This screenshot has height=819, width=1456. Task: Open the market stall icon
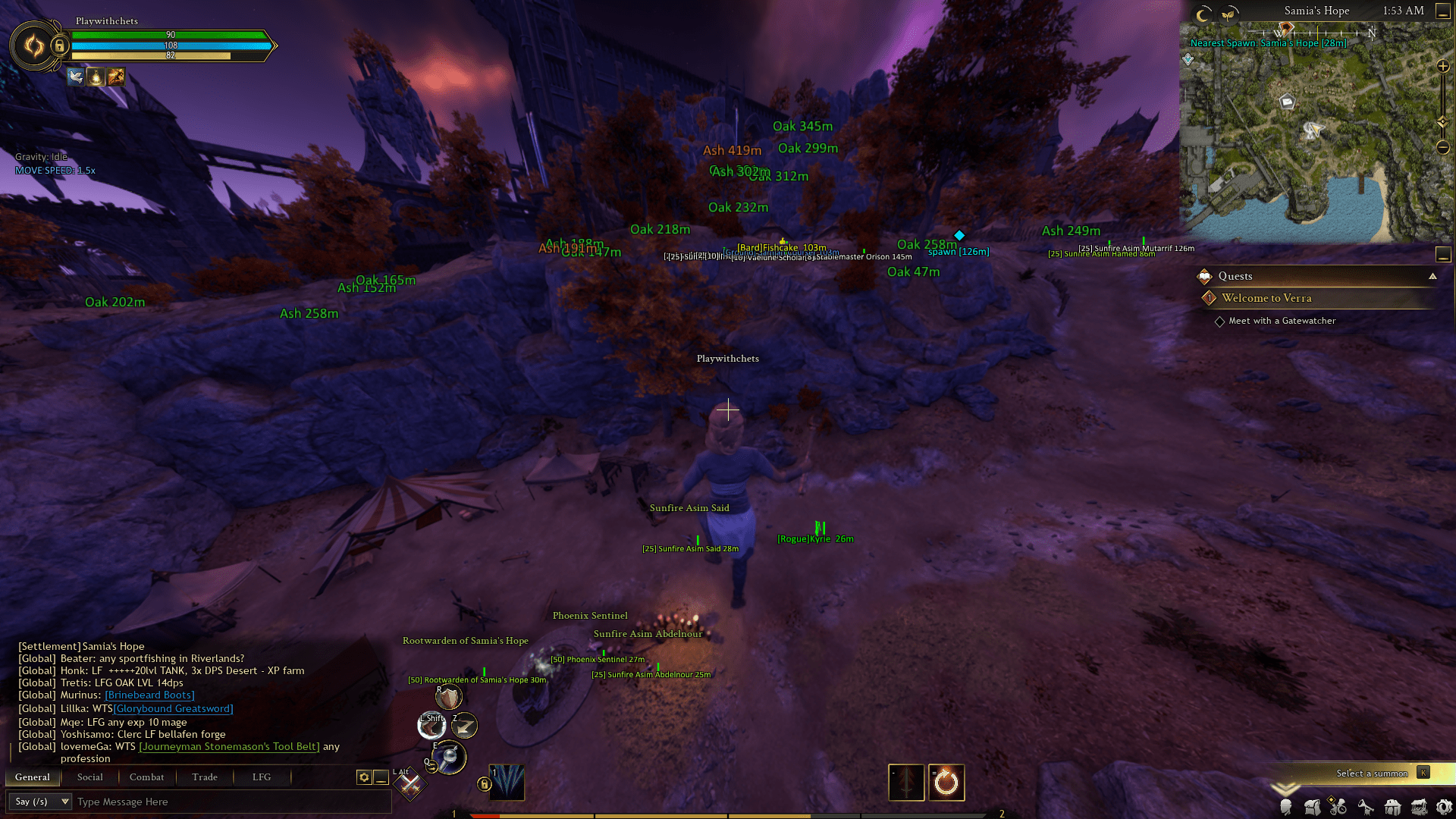click(x=1418, y=807)
